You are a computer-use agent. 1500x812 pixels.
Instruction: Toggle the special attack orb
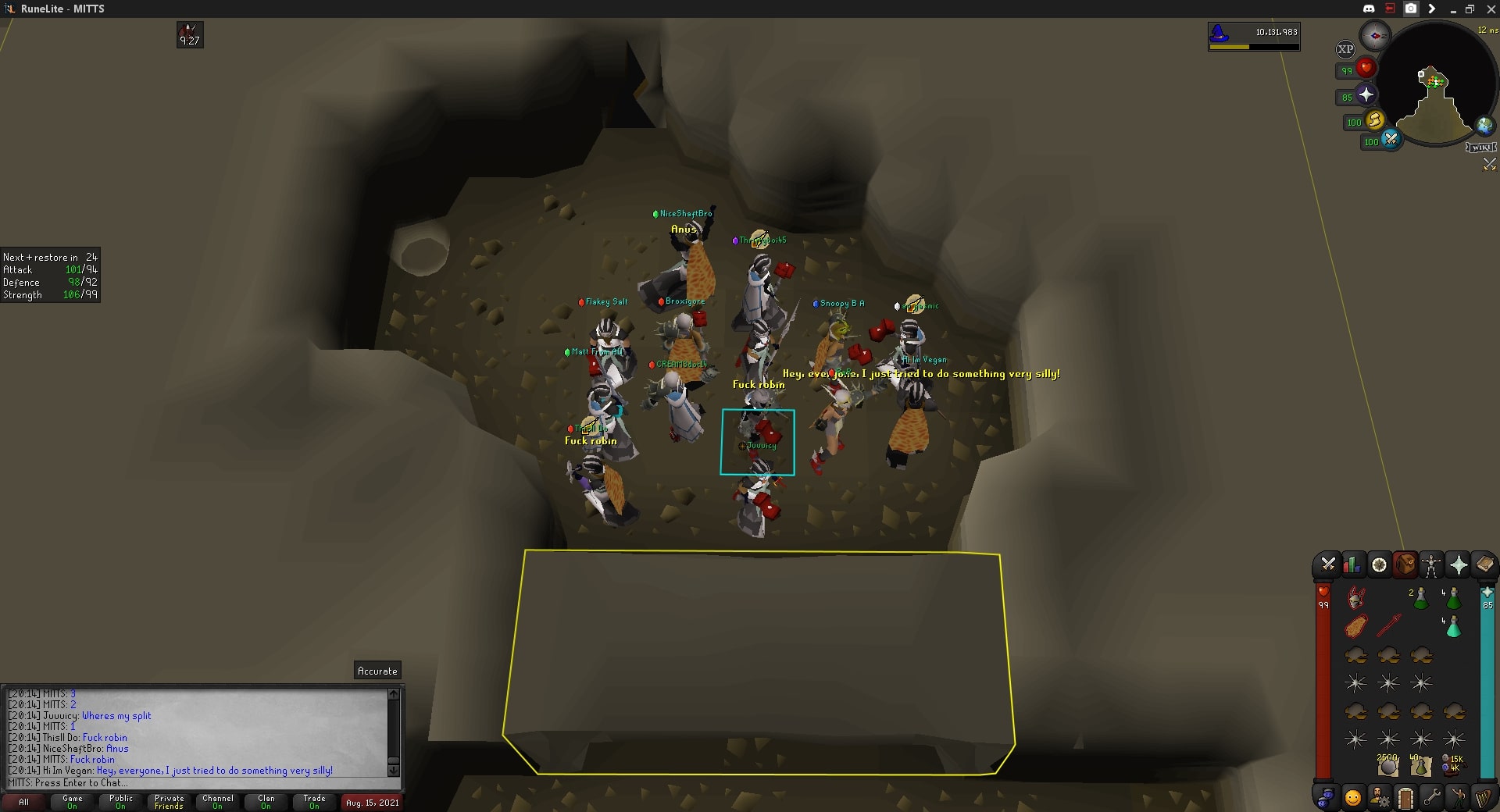1391,139
